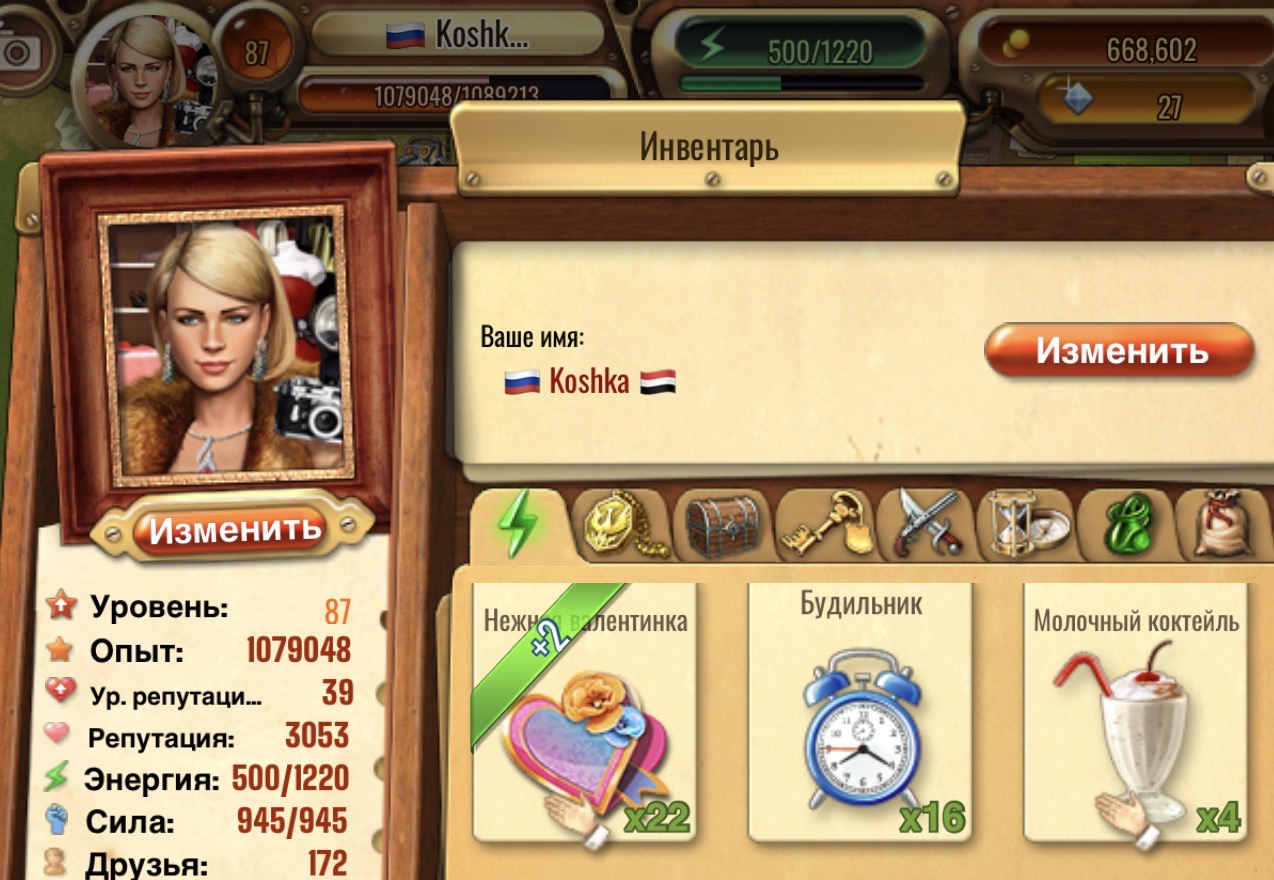The width and height of the screenshot is (1274, 880).
Task: Open the green lightning energy tab
Action: [519, 523]
